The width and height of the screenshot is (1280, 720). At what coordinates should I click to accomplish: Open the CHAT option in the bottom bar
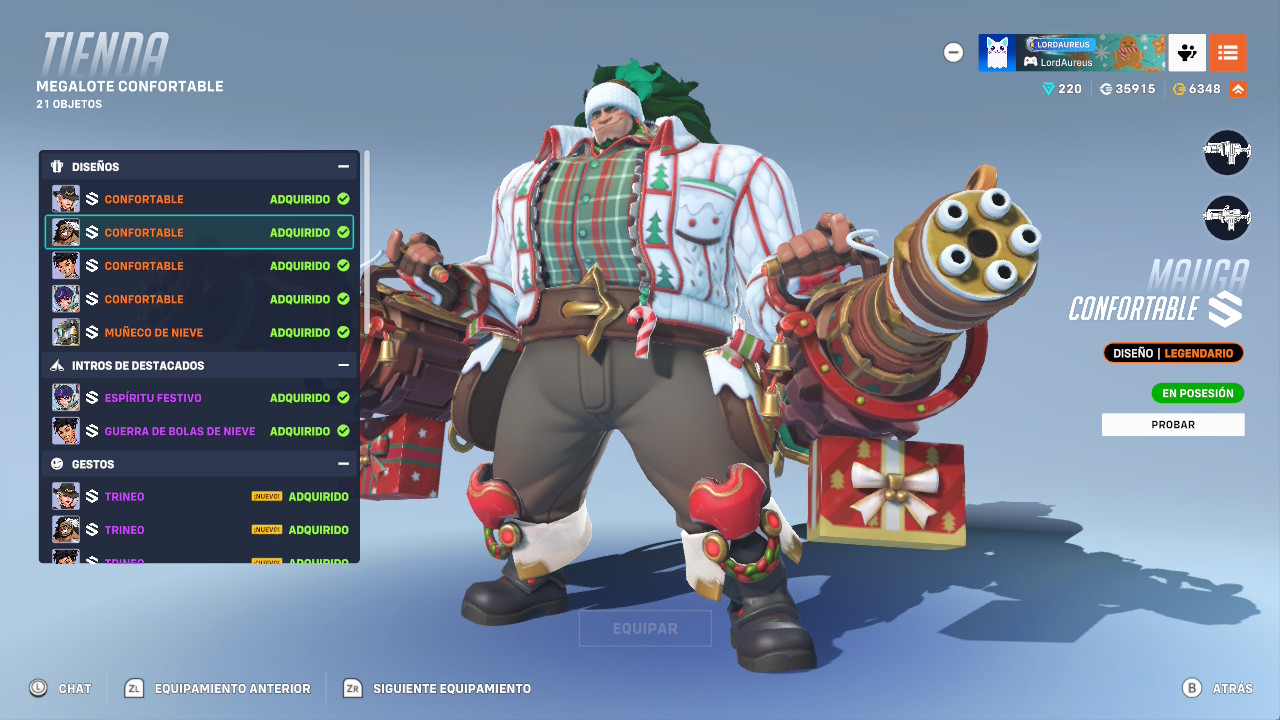coord(62,688)
